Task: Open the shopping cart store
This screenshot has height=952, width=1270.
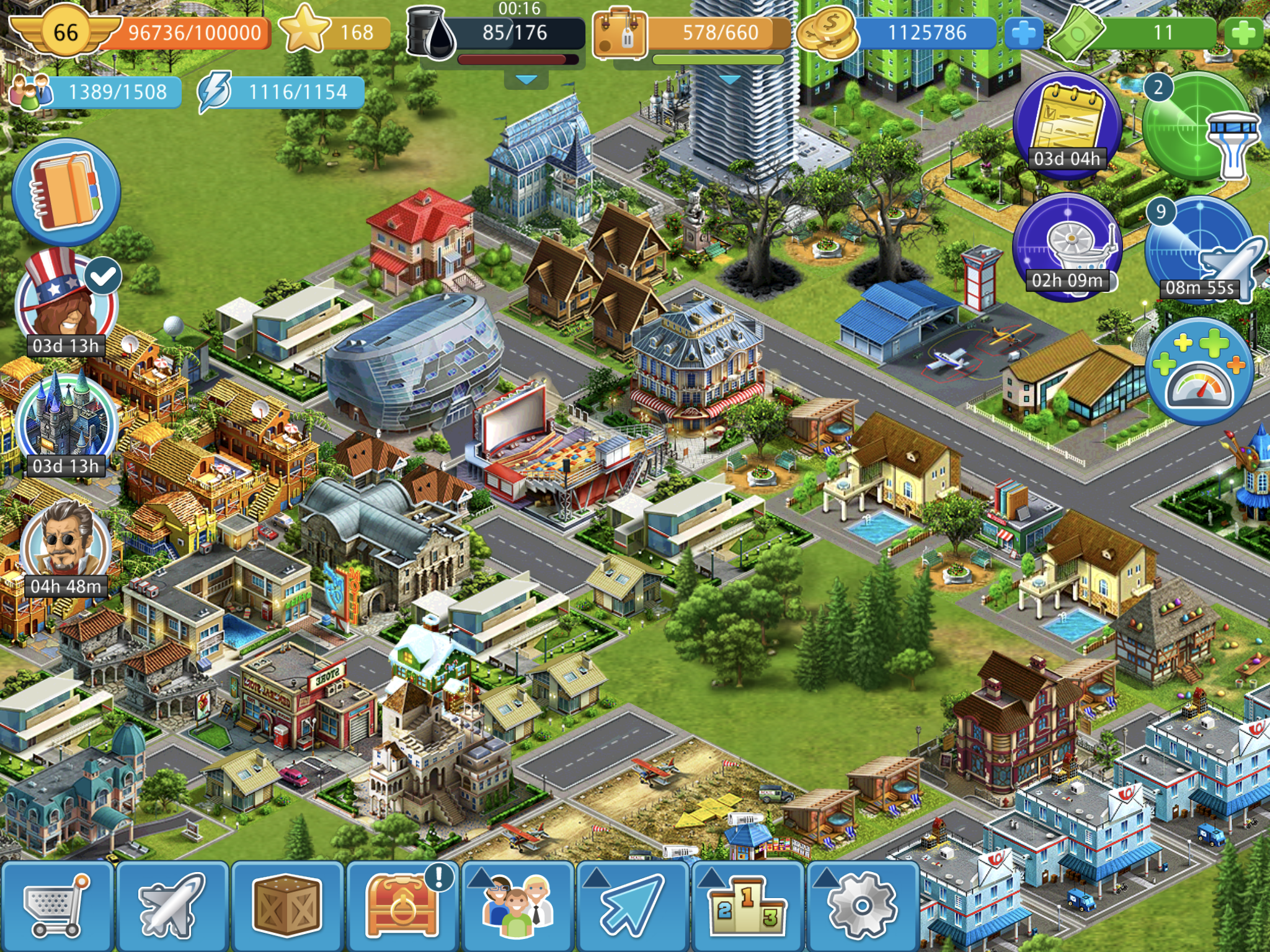Action: [57, 906]
